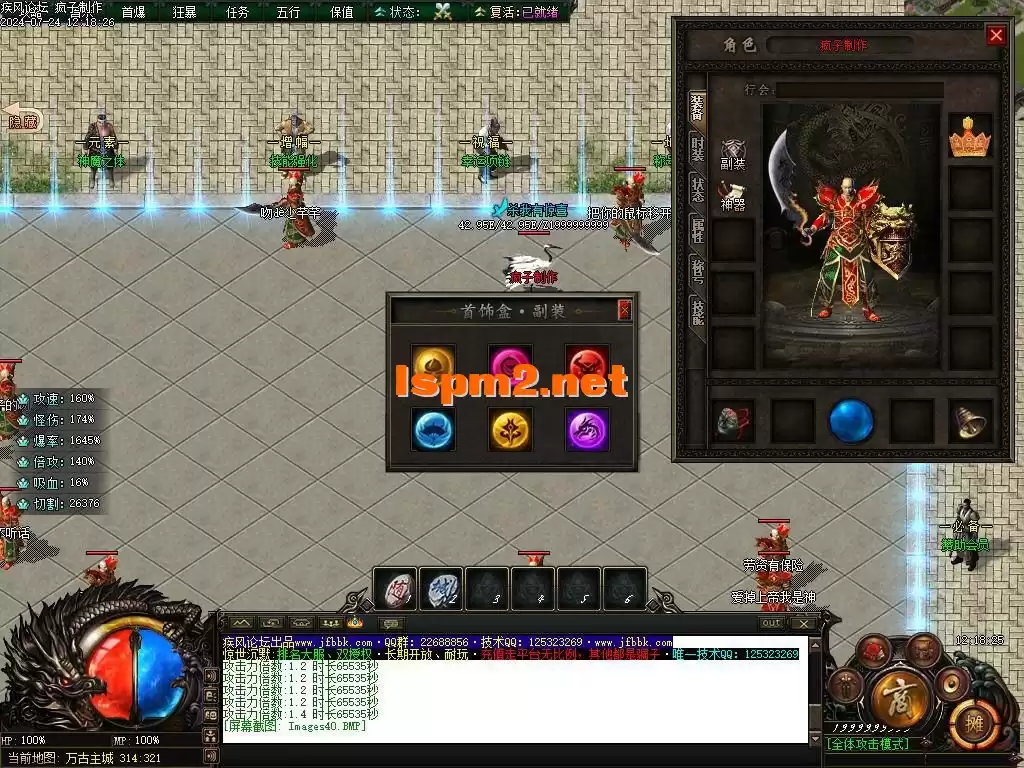Select the purple gem in jewelry box
This screenshot has width=1024, height=768.
point(587,429)
